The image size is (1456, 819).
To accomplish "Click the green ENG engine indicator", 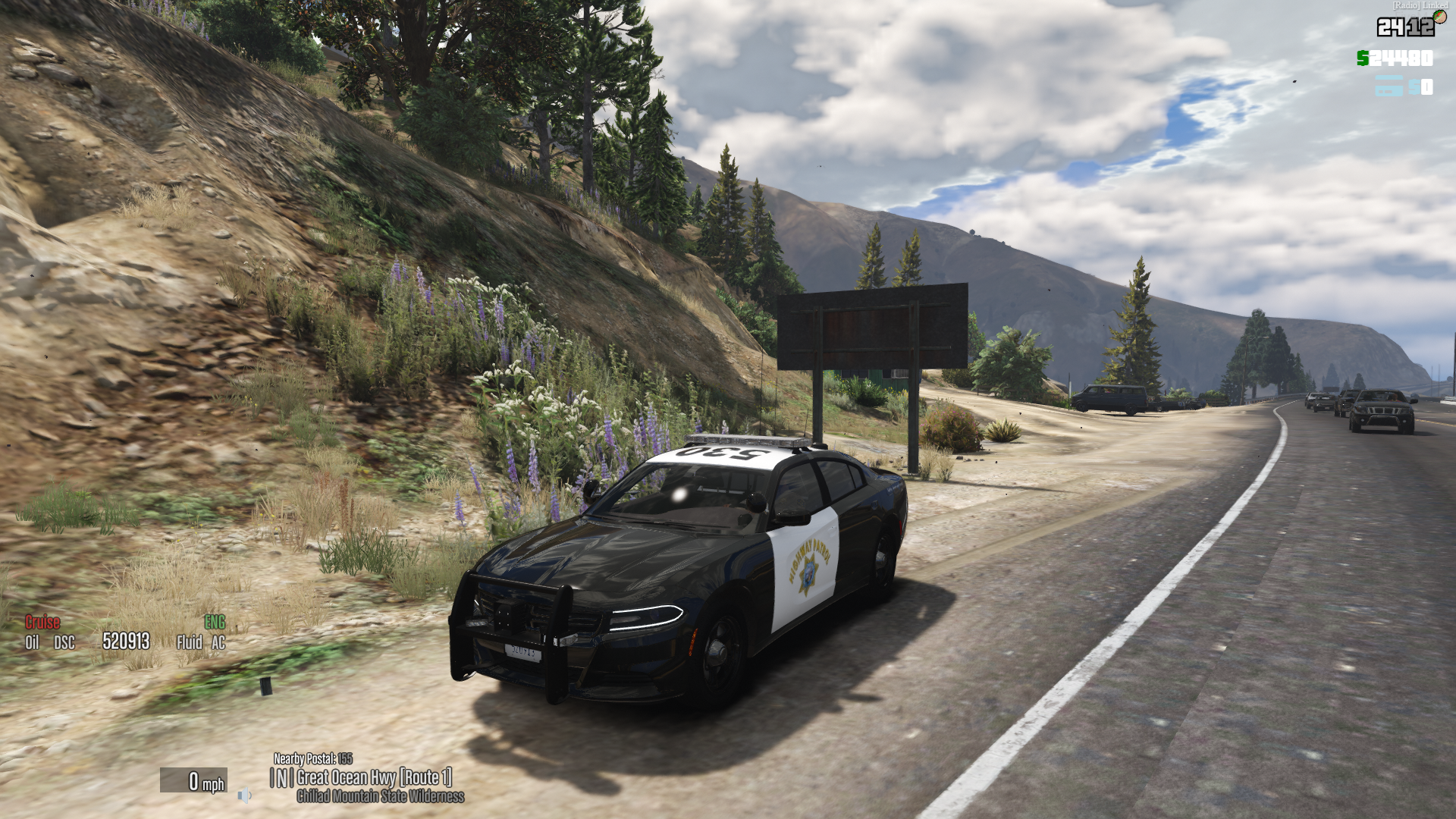I will 215,623.
